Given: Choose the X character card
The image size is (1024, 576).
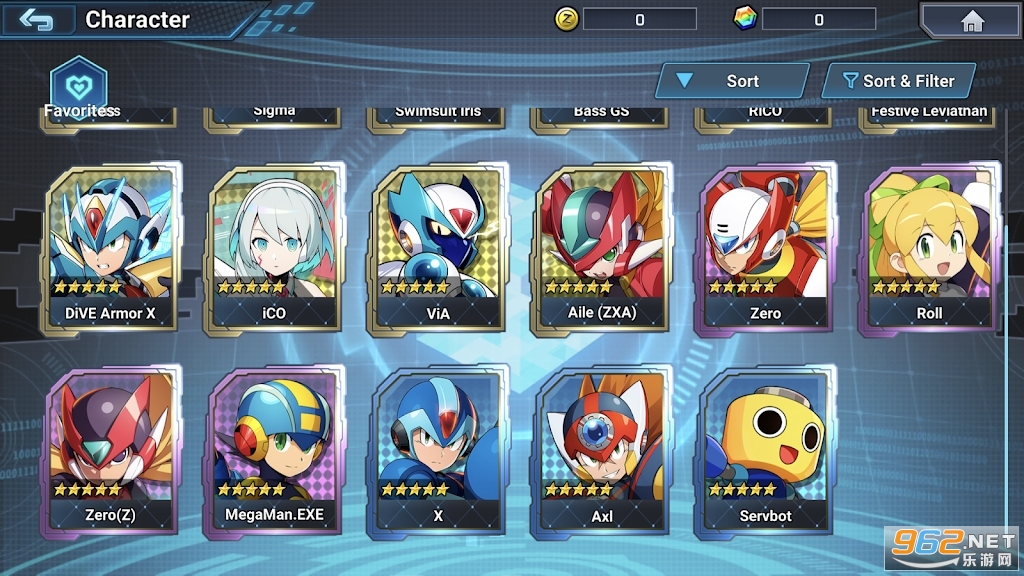Looking at the screenshot, I should [x=438, y=452].
